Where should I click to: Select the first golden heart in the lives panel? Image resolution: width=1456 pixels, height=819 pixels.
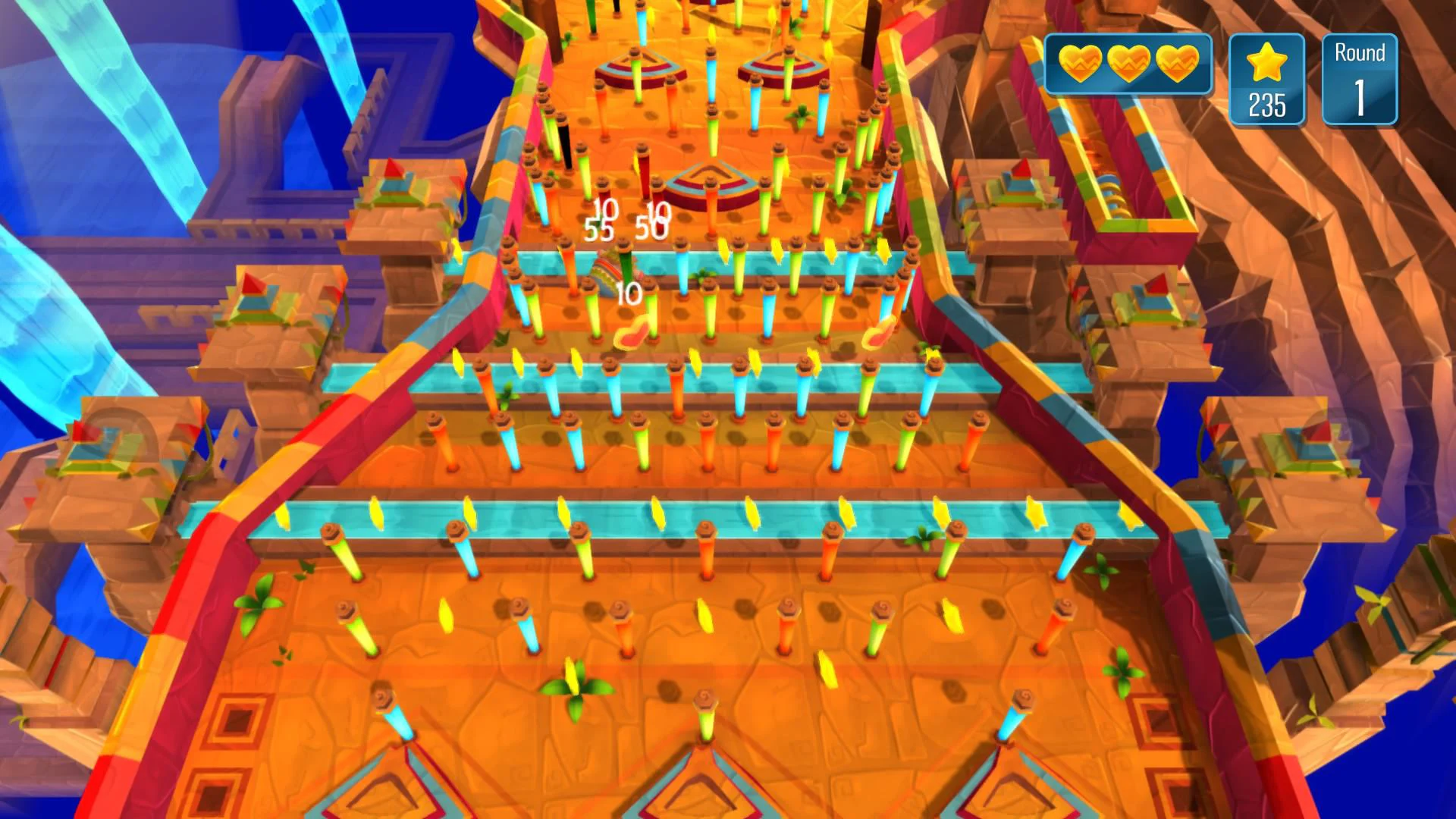point(1080,64)
